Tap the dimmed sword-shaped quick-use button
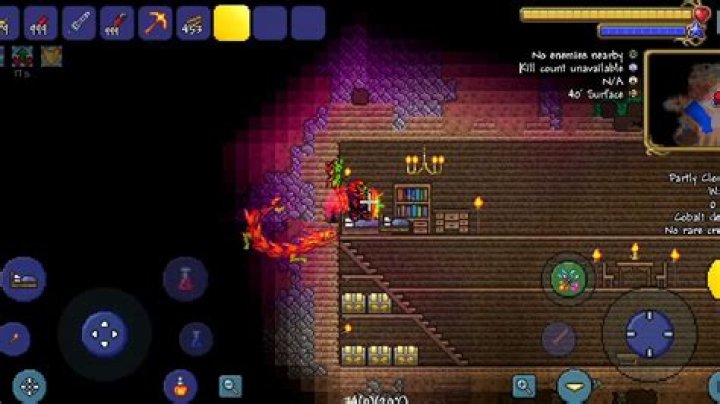Screen dimensions: 720x404 tap(558, 338)
